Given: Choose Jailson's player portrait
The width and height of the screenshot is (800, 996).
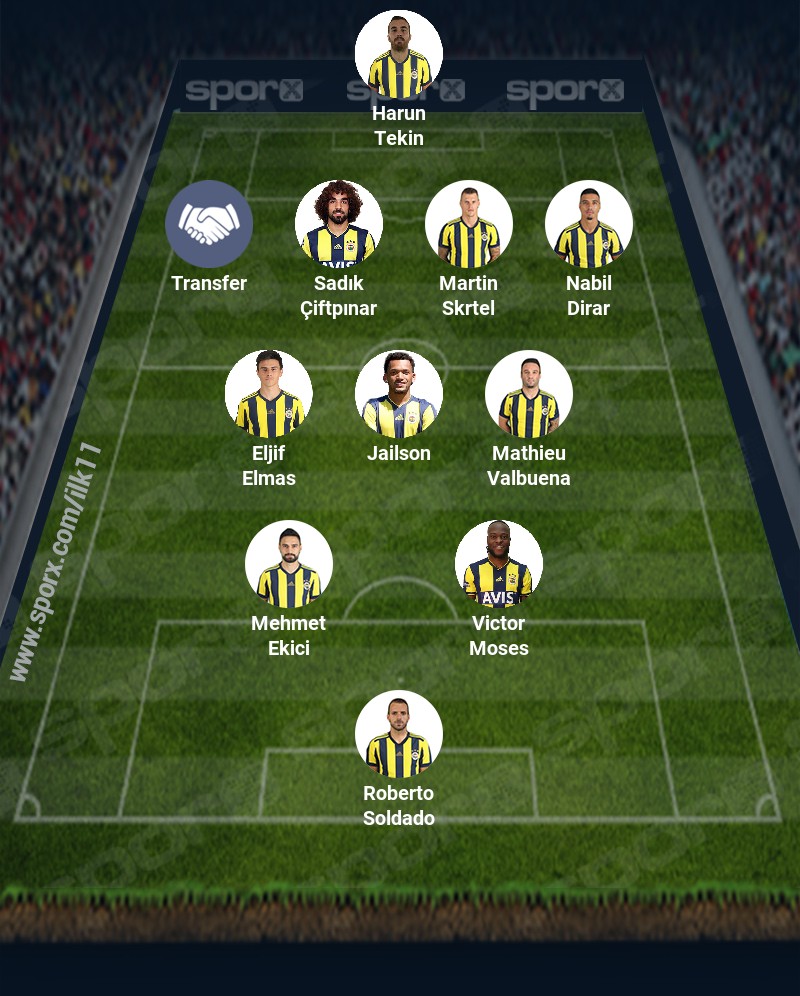Looking at the screenshot, I should (x=399, y=395).
